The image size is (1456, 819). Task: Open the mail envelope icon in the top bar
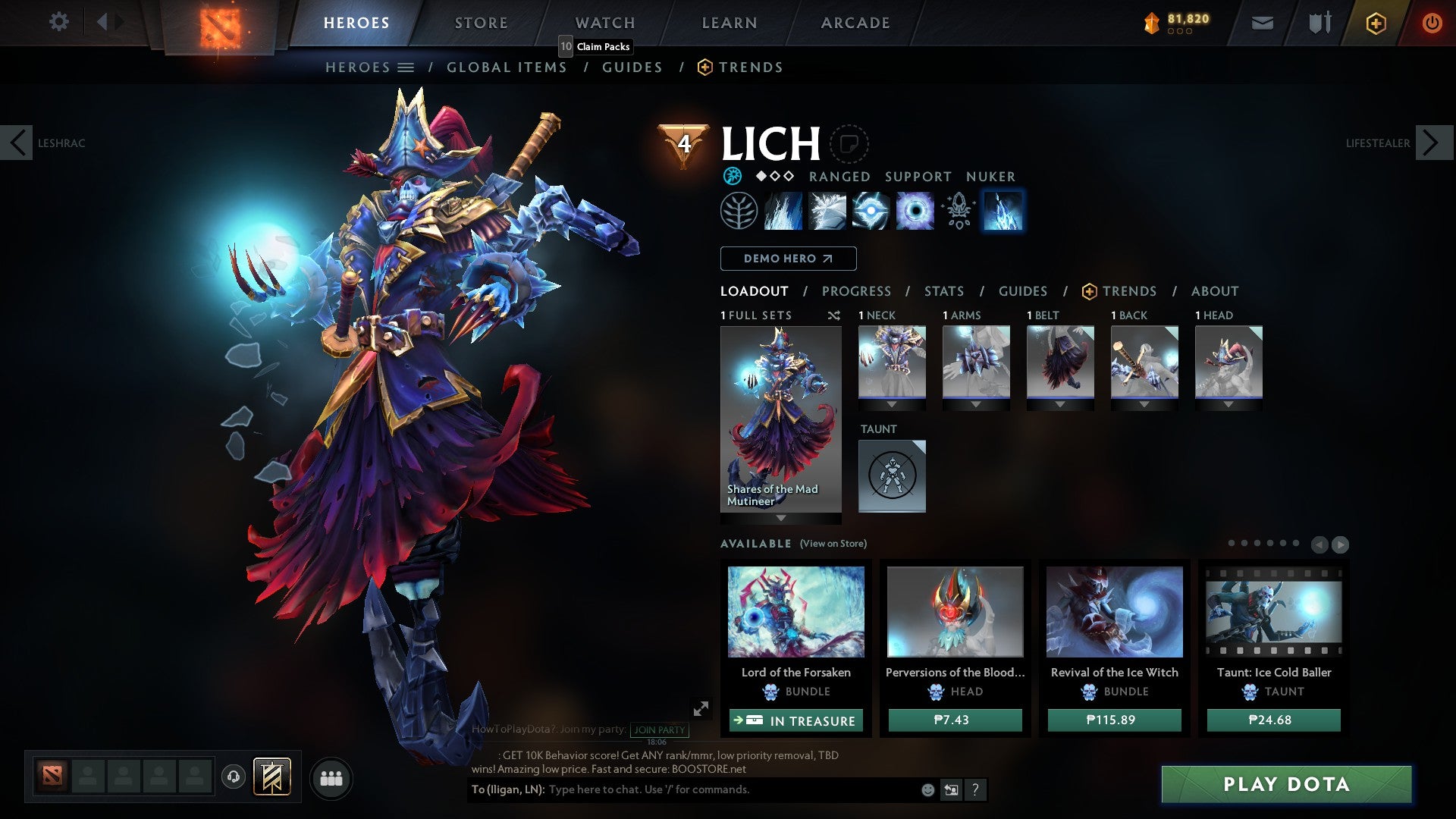[1262, 23]
